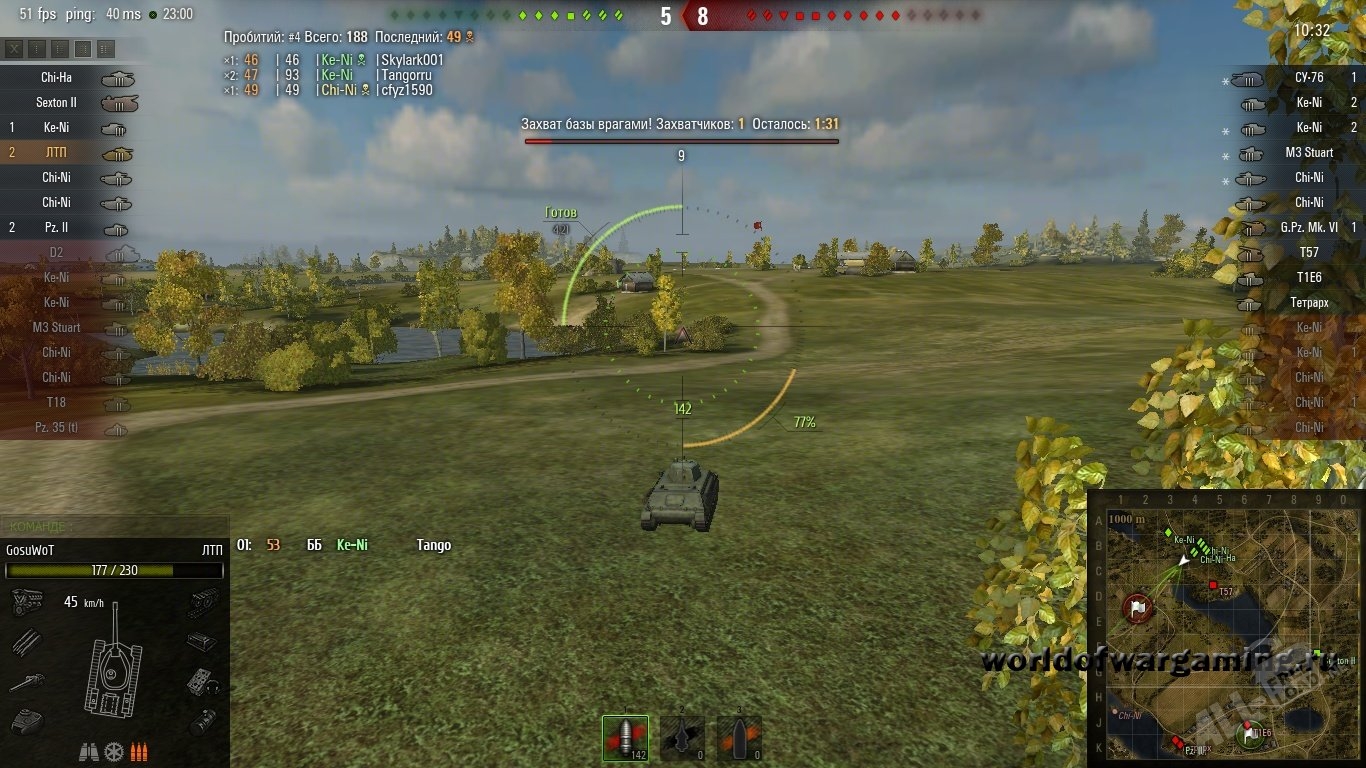This screenshot has width=1366, height=768.
Task: Select Chi-Ha in the allied team list
Action: tap(70, 78)
